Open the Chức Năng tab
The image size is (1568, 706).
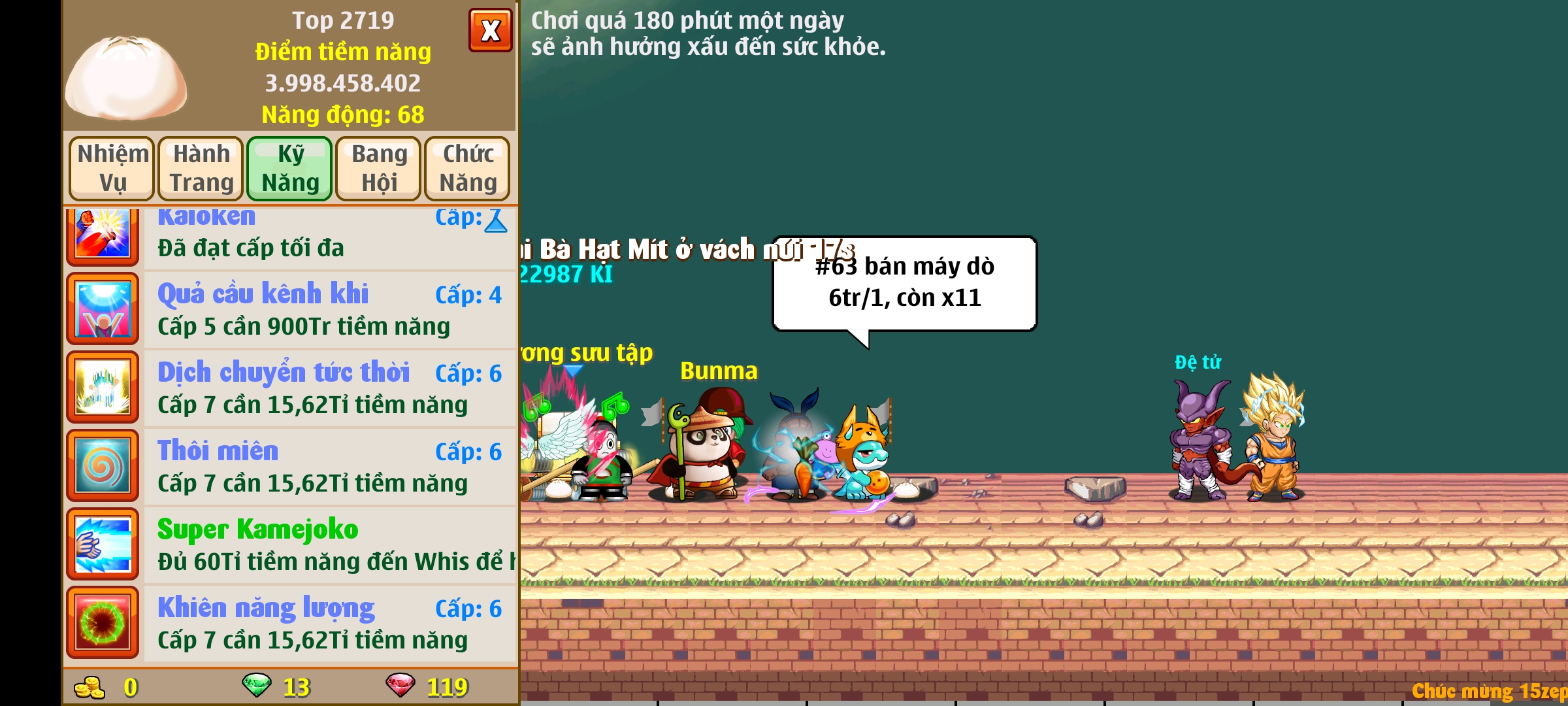coord(467,168)
